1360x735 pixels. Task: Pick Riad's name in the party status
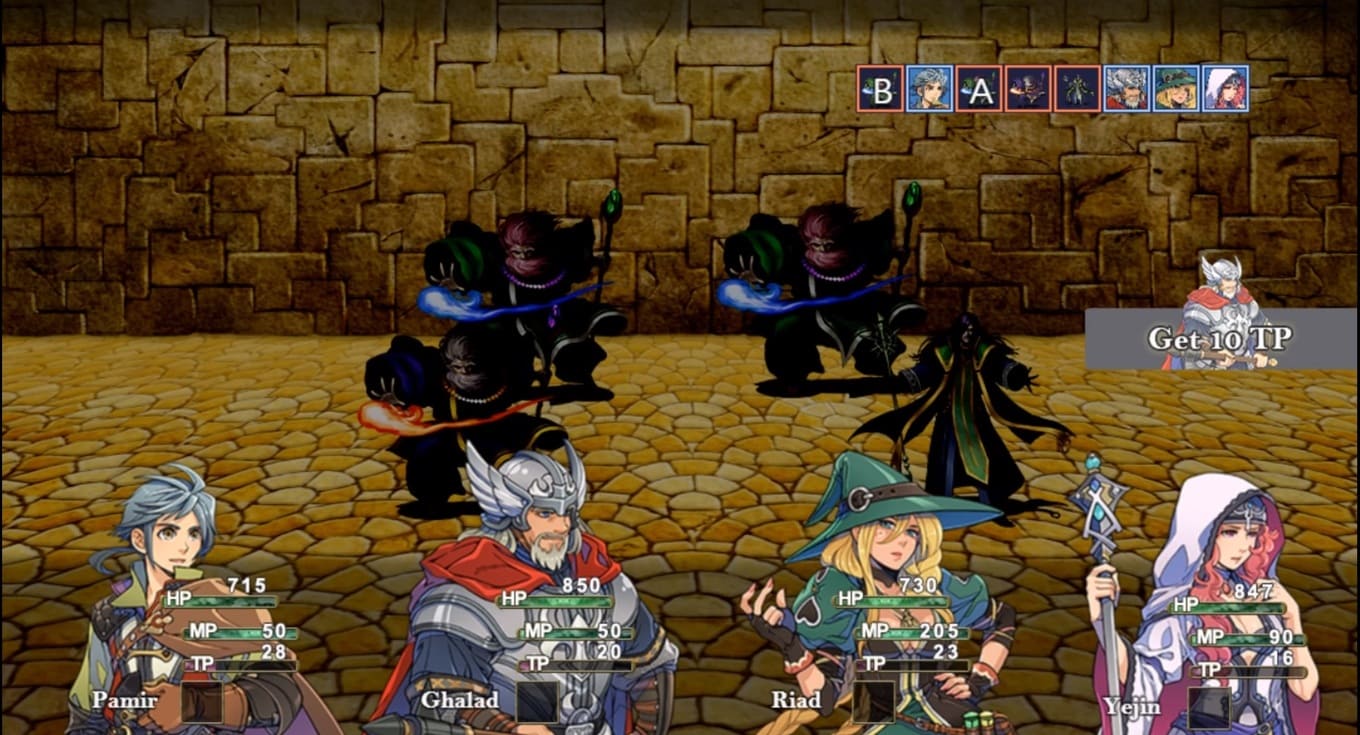pos(796,700)
